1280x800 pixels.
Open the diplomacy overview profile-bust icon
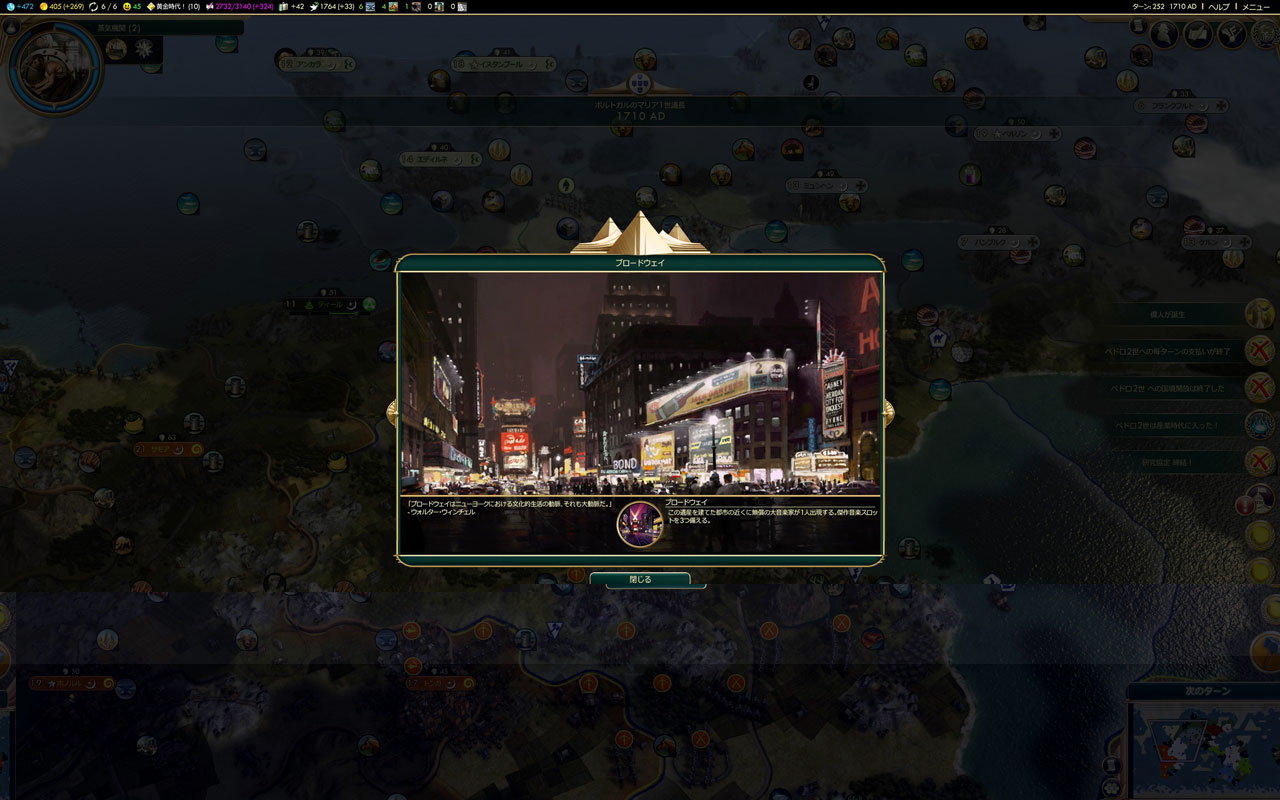tap(1164, 35)
